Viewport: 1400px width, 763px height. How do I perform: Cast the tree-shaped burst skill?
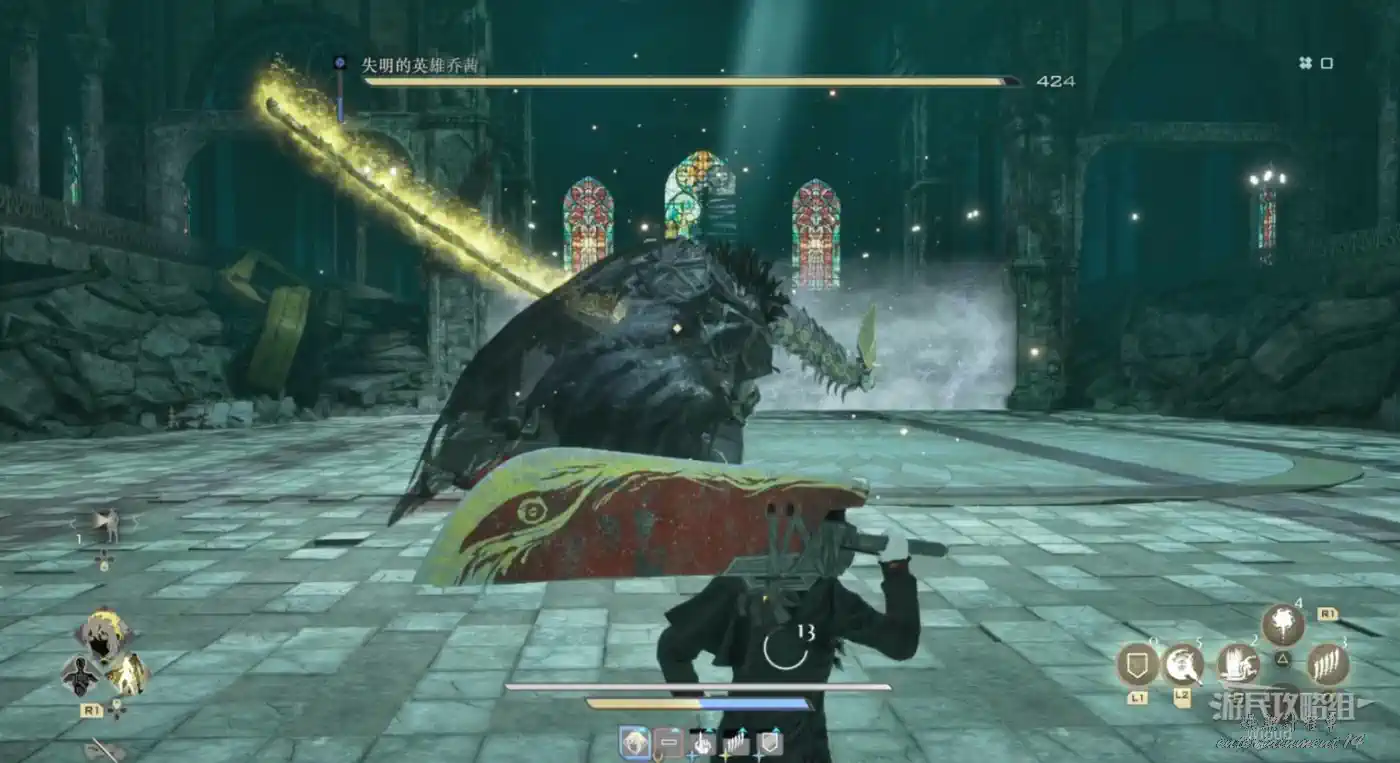1282,625
